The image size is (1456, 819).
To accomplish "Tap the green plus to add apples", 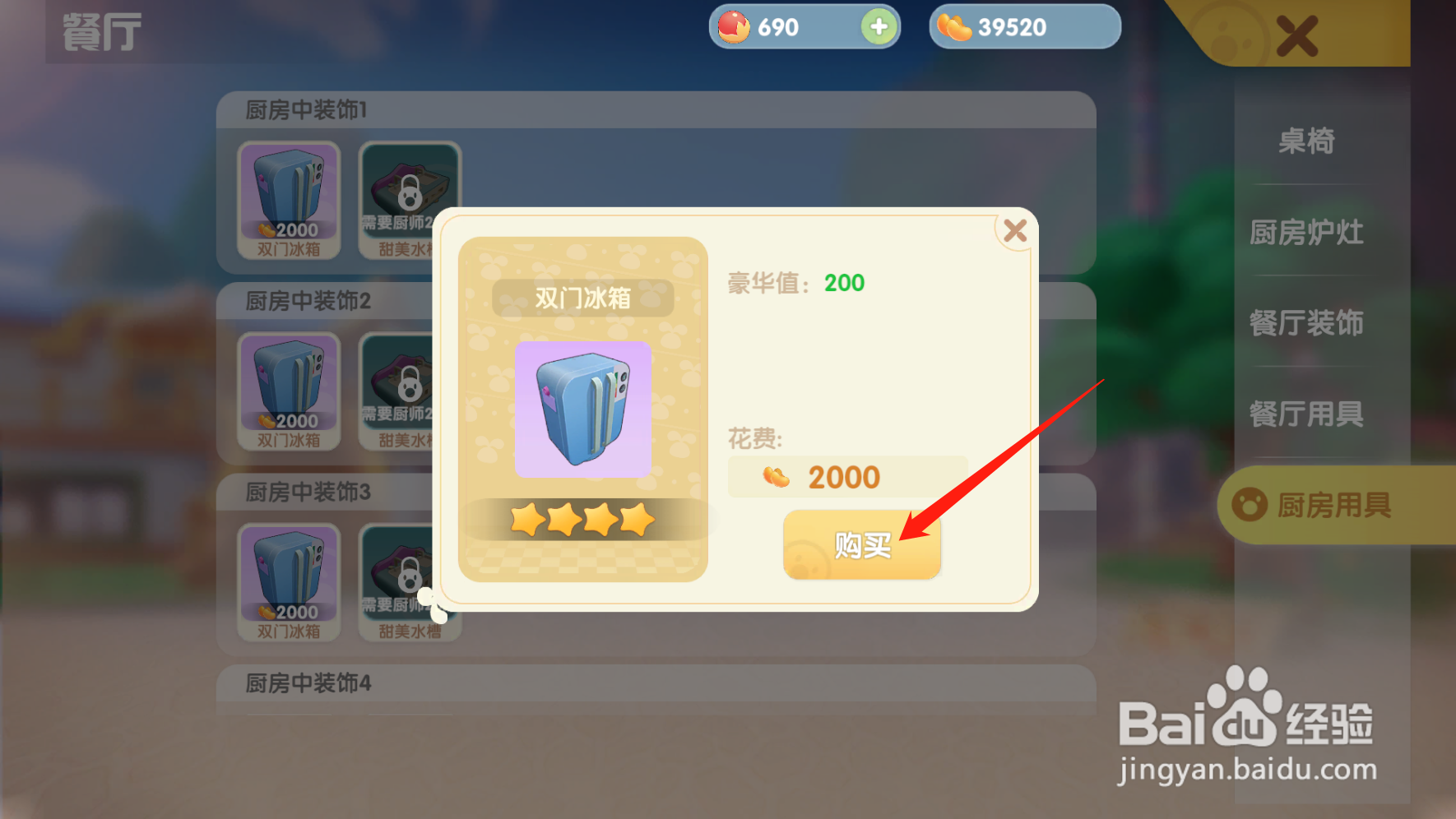I will tap(878, 26).
